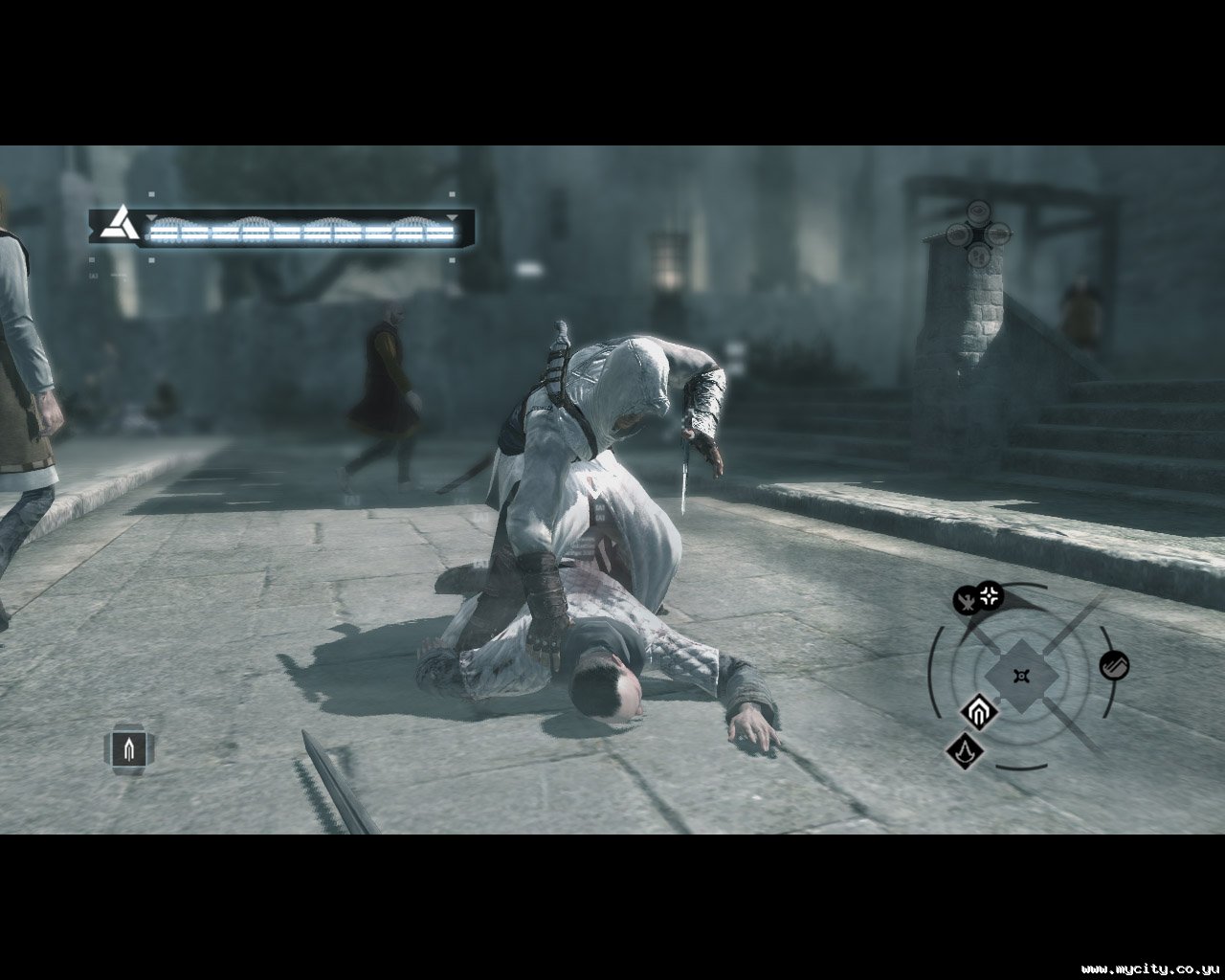Select the Assassin insignia diamond marker
Viewport: 1225px width, 980px height.
[966, 749]
